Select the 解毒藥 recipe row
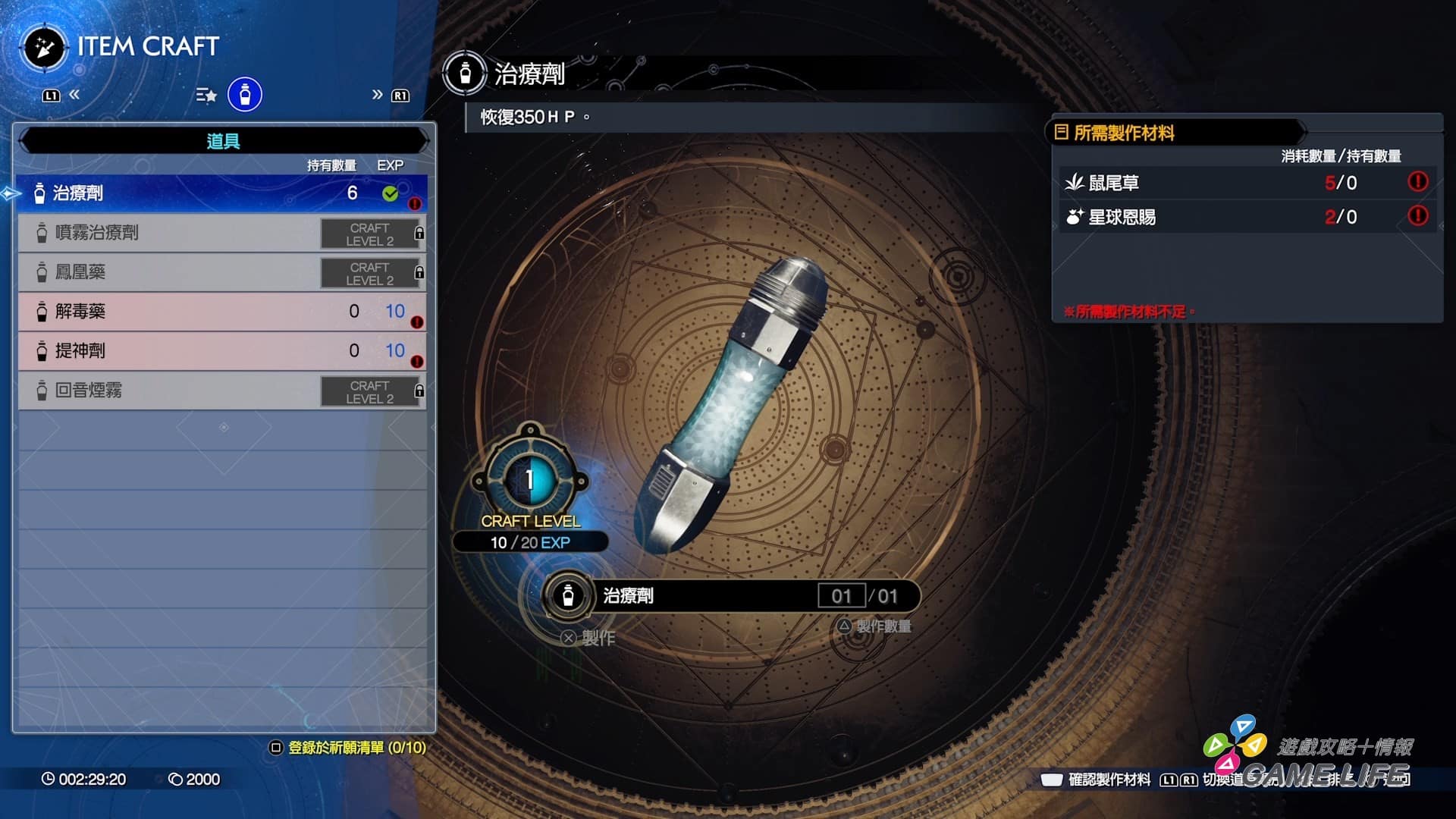1456x819 pixels. pos(221,312)
